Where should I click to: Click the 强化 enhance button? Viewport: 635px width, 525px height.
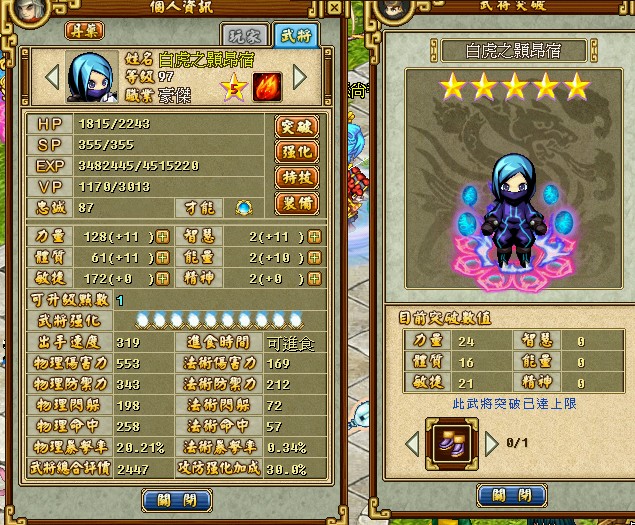pos(296,153)
